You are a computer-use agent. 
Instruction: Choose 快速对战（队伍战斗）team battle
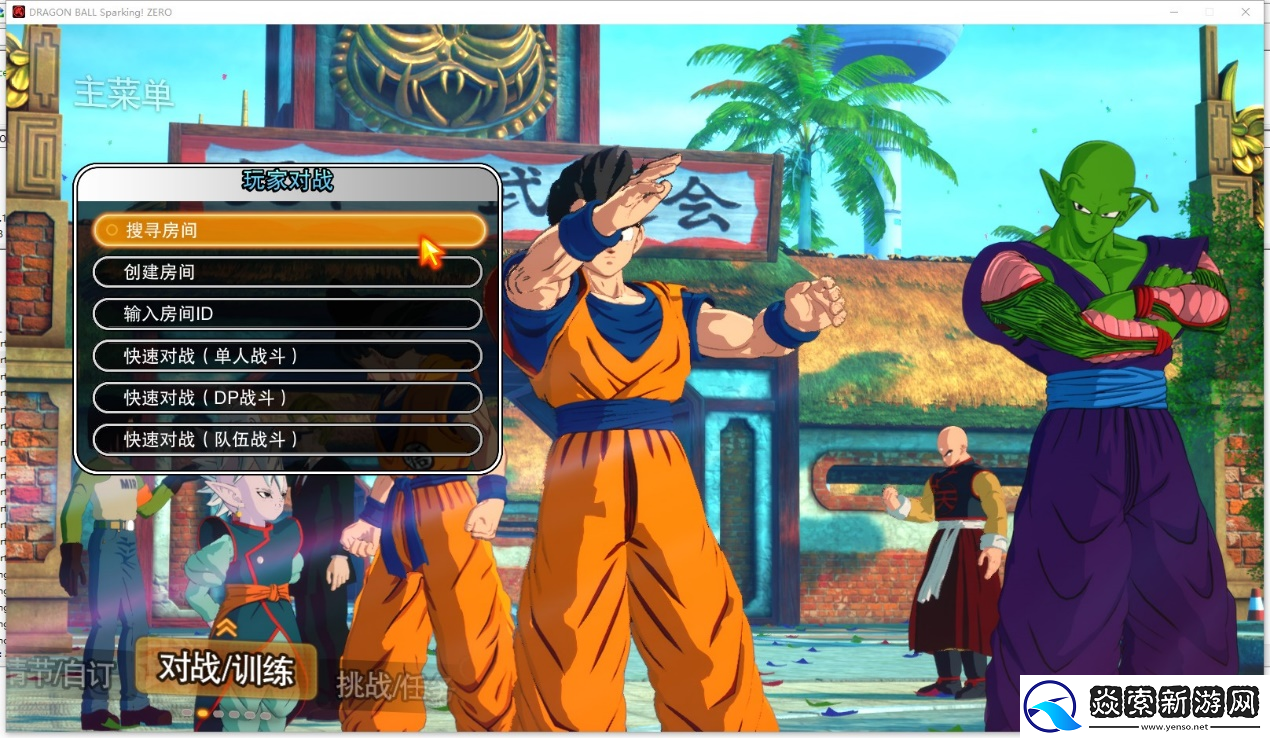pyautogui.click(x=288, y=439)
